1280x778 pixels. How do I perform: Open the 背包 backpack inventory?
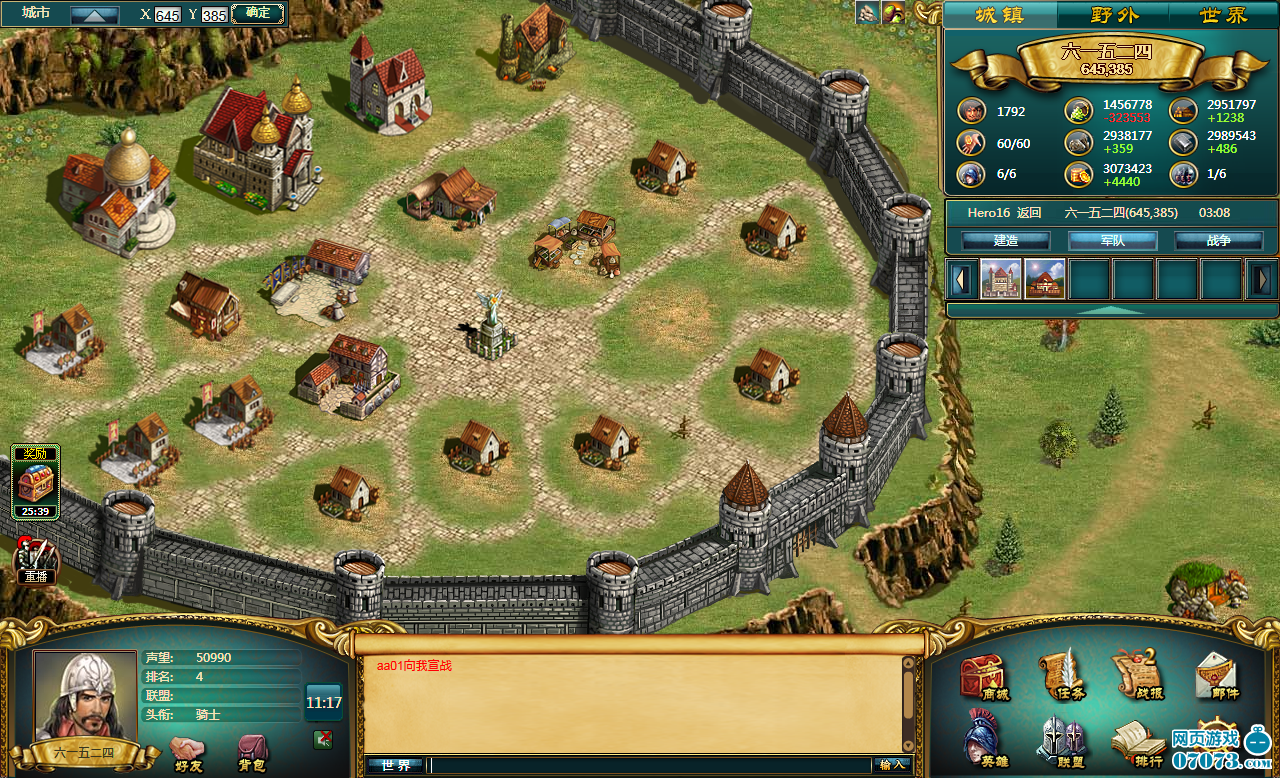[251, 753]
